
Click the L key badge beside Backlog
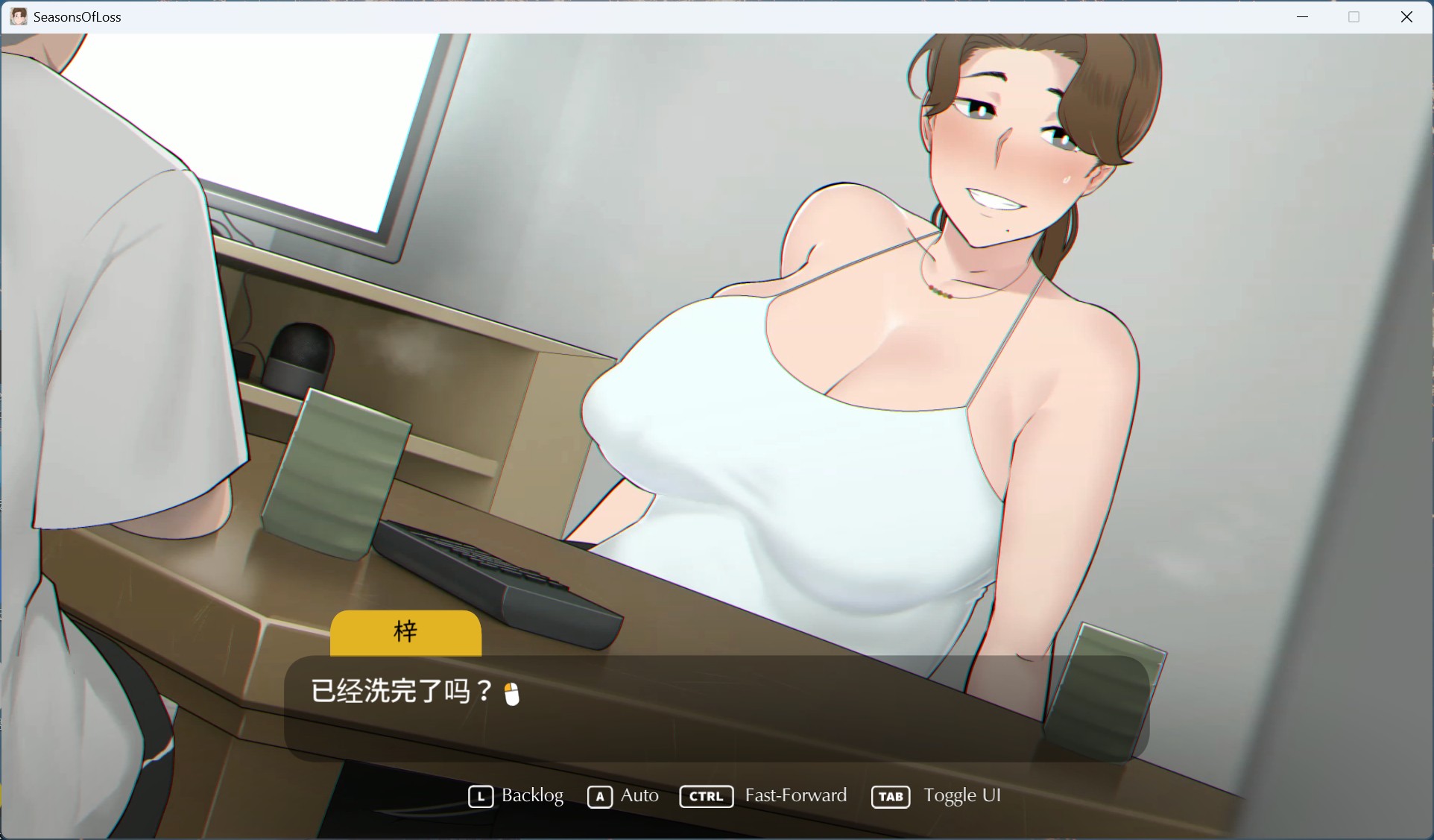click(480, 796)
